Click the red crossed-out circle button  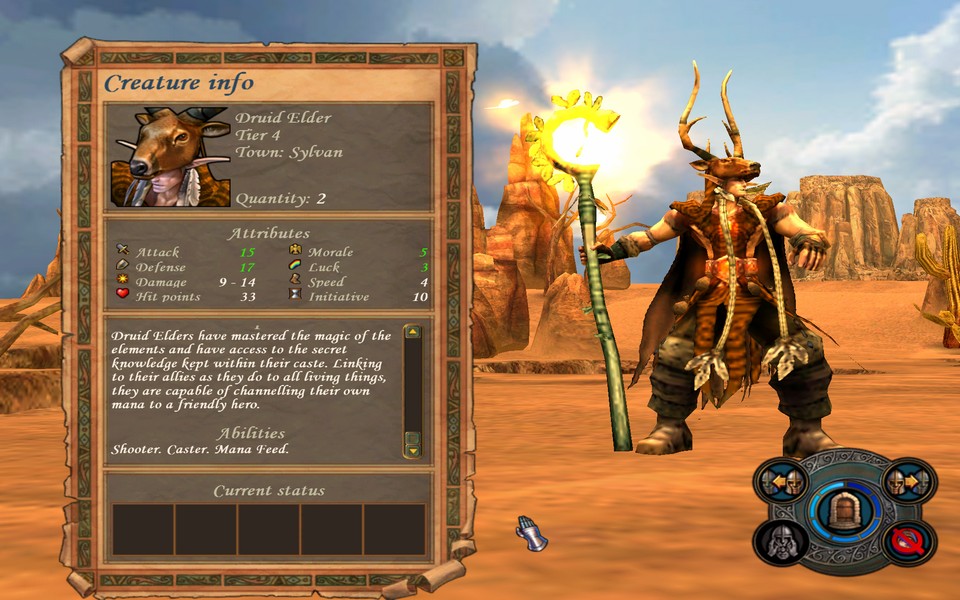(x=909, y=541)
